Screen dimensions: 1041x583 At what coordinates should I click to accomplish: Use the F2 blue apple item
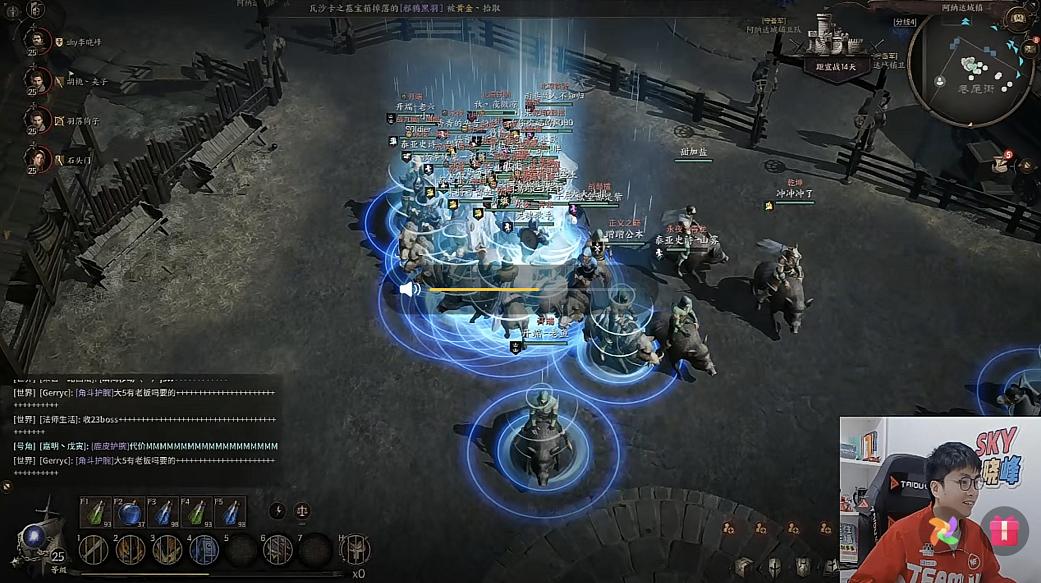point(130,513)
